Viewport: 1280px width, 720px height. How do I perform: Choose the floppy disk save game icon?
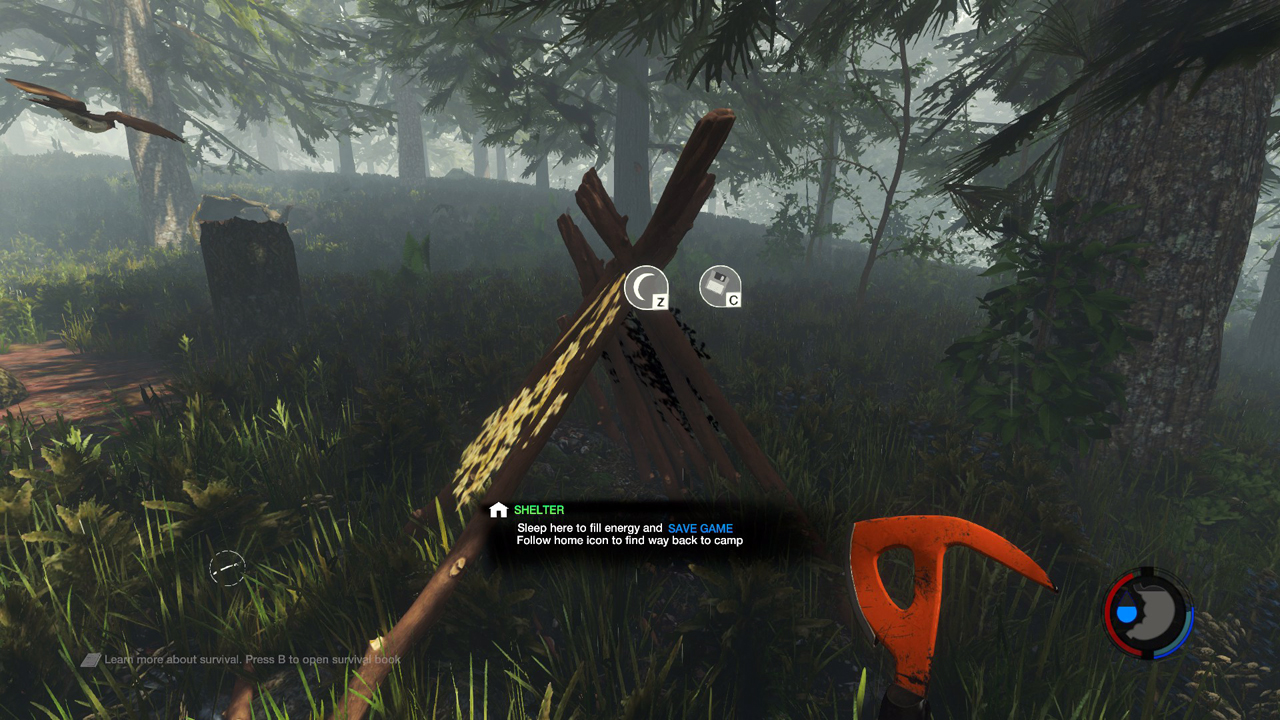pos(719,286)
